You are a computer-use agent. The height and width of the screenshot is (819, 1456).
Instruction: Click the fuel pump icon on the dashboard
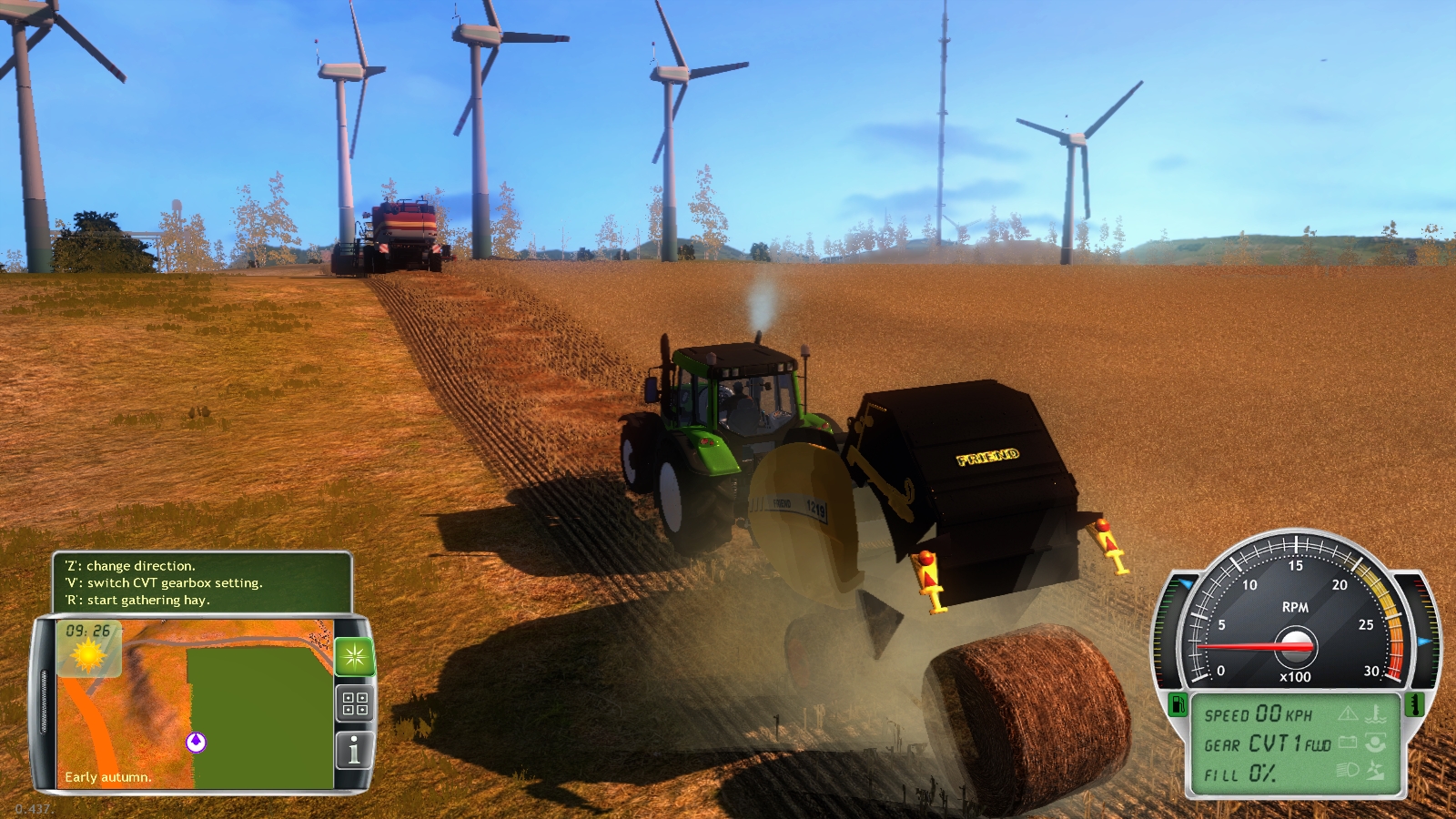[x=1178, y=705]
